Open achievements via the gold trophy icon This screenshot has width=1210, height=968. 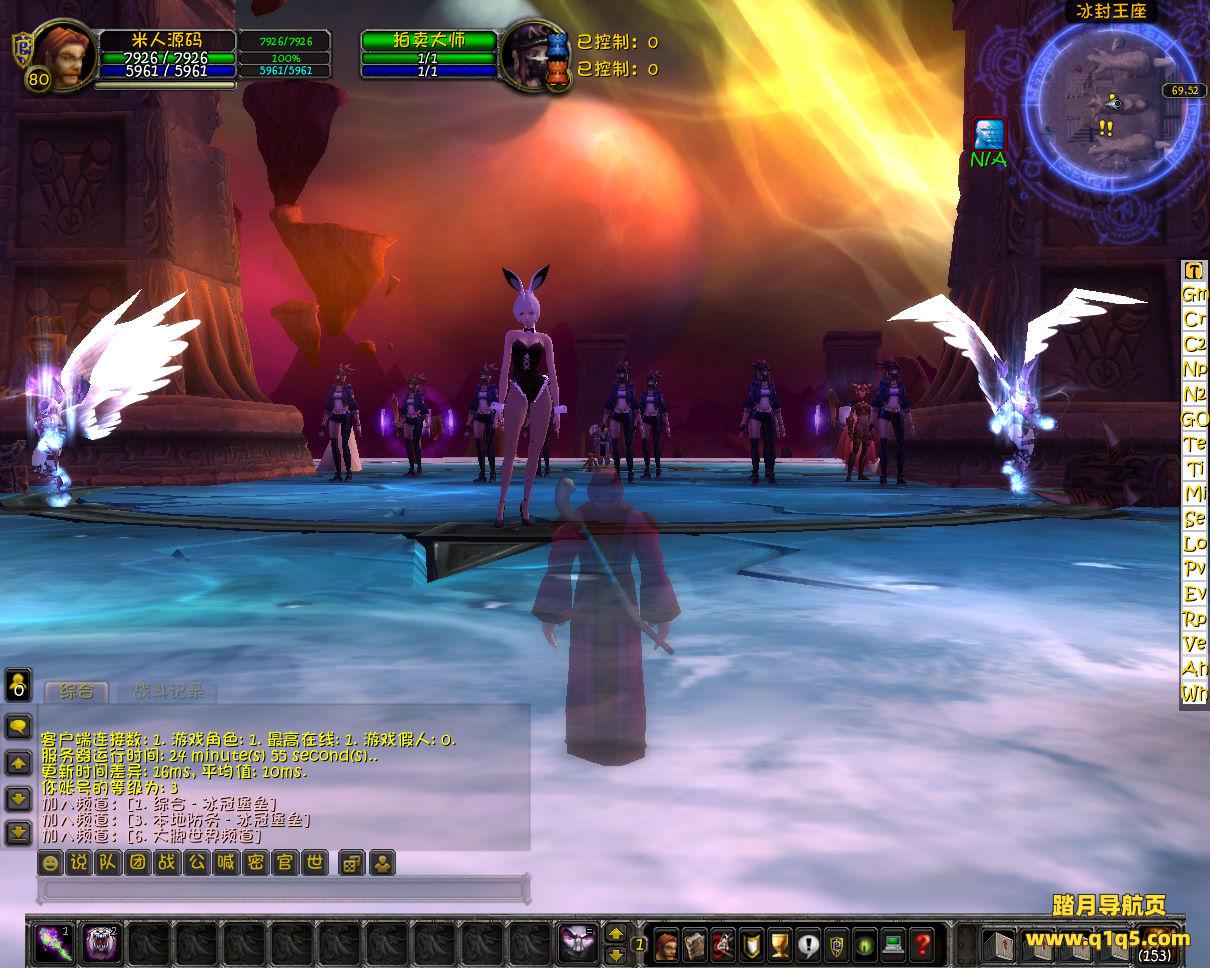pyautogui.click(x=780, y=943)
